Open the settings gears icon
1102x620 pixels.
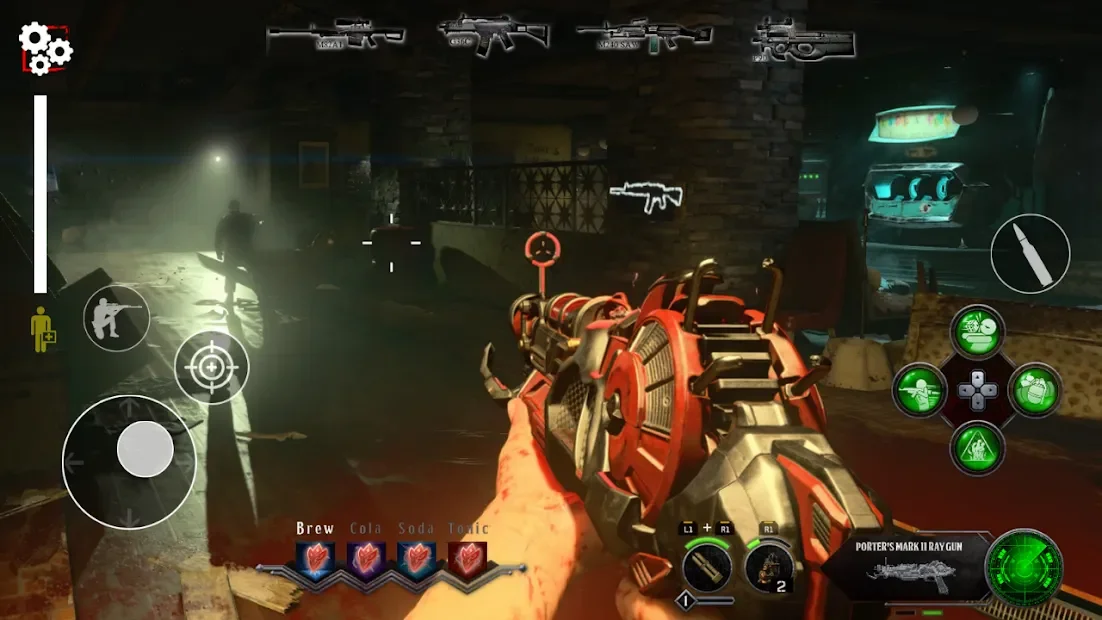point(45,48)
